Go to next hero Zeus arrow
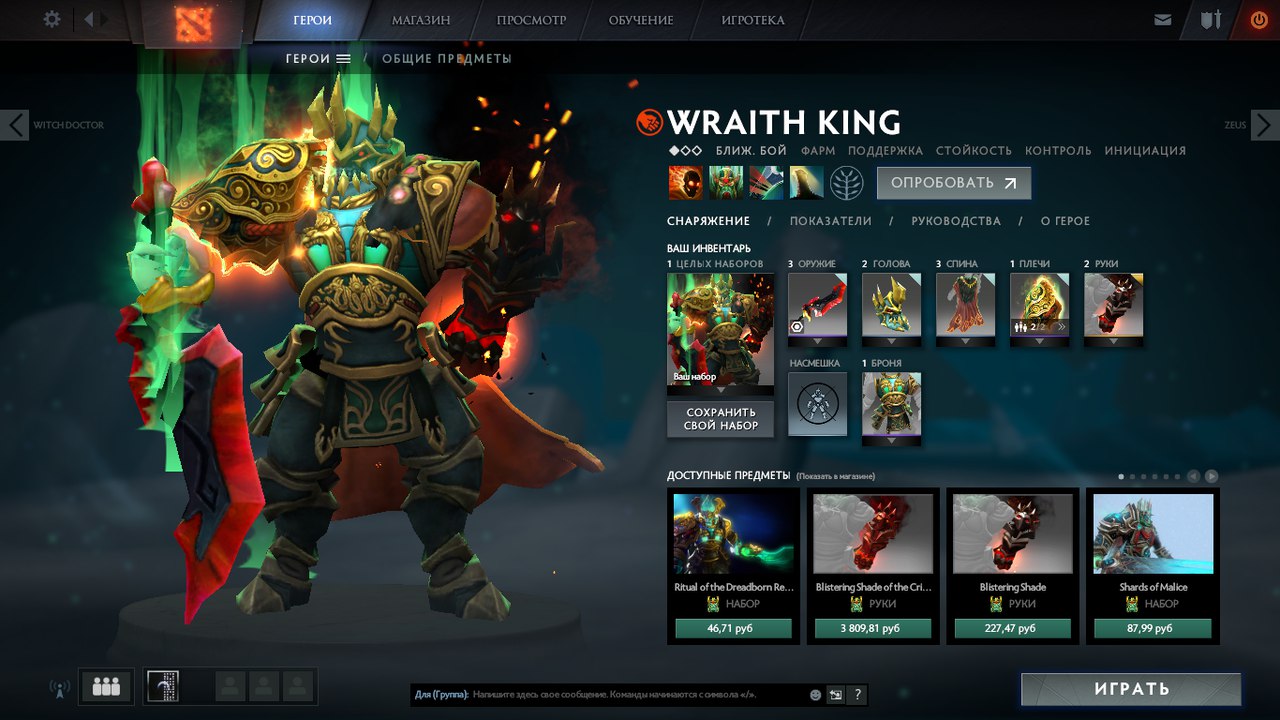Screen dimensions: 1280x720 coord(1265,125)
